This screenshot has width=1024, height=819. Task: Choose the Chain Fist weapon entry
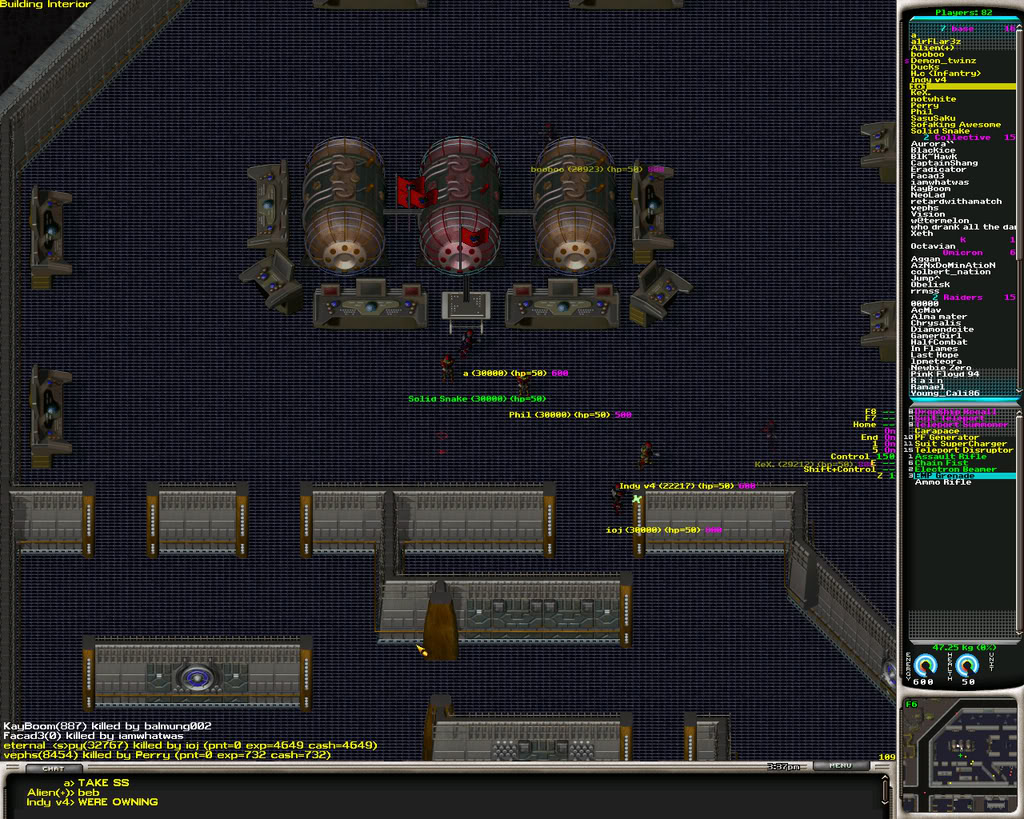click(941, 463)
